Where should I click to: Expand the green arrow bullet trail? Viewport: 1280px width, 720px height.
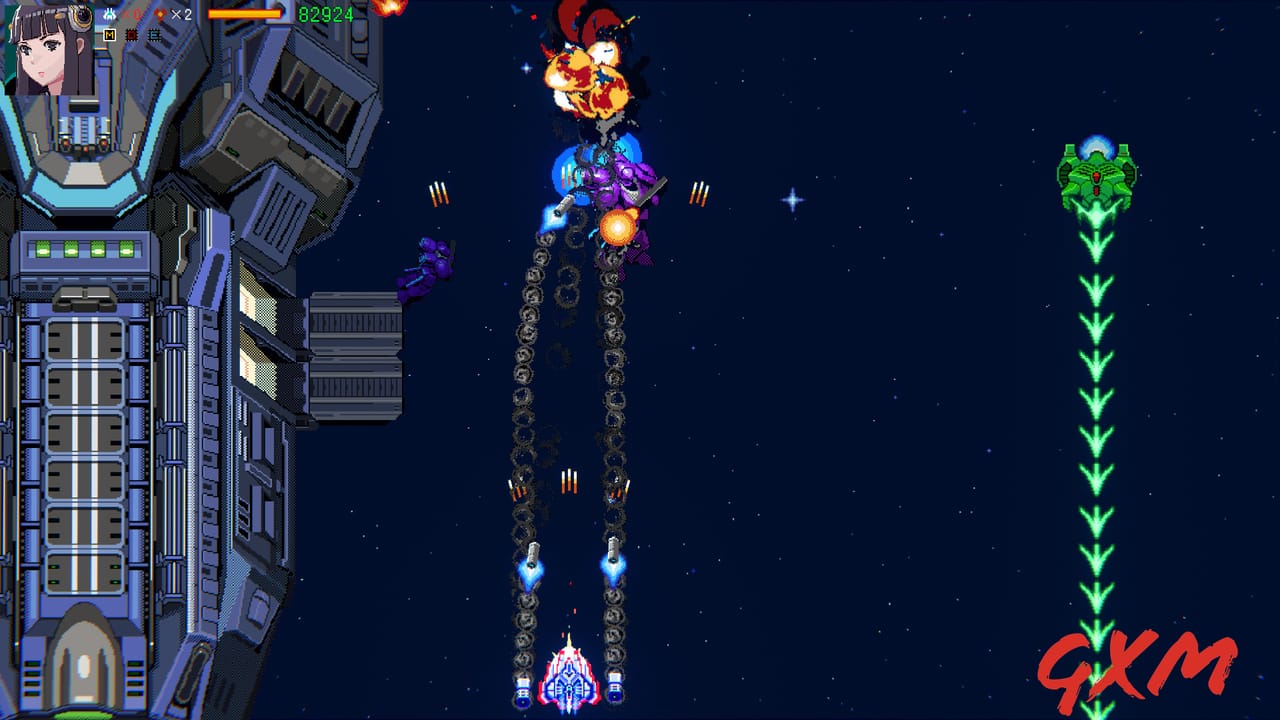coord(1095,420)
